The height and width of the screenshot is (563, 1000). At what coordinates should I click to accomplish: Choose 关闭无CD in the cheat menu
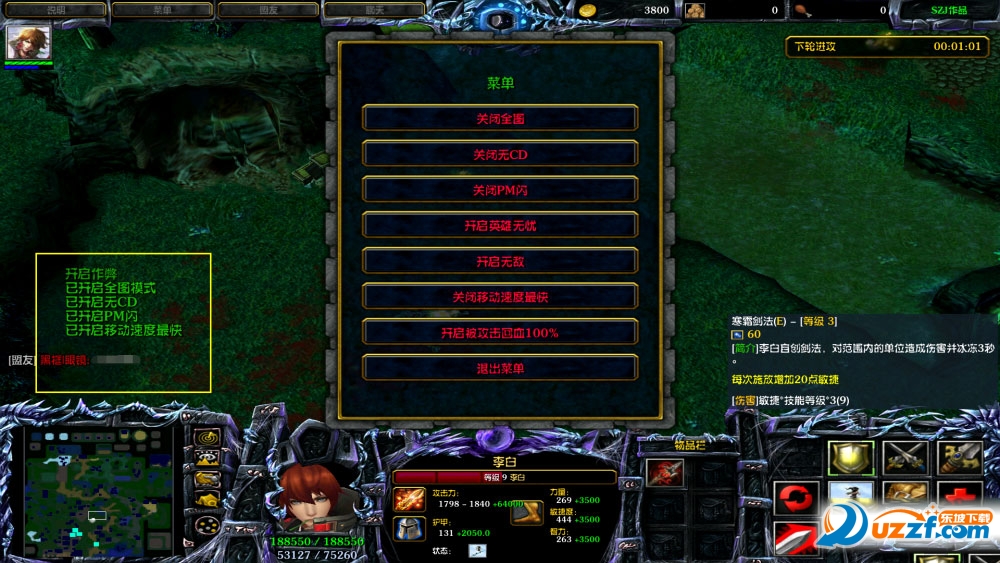point(500,154)
